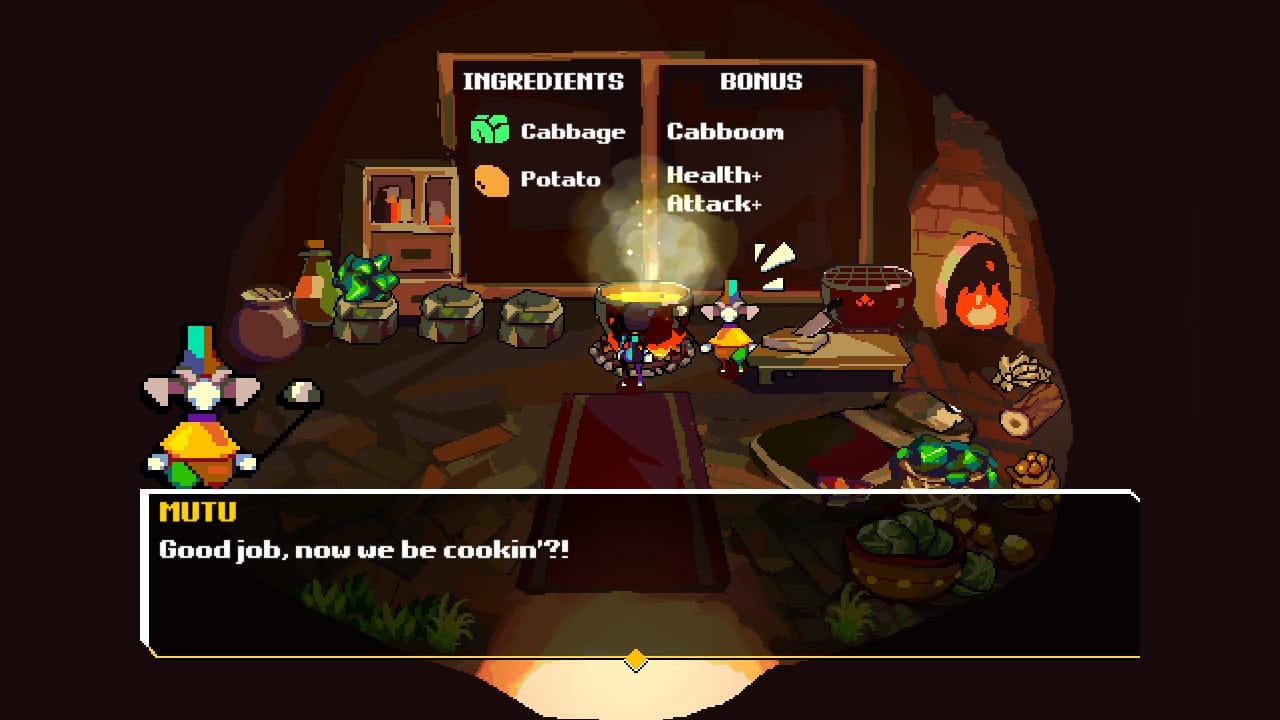The image size is (1280, 720).
Task: Click the small chef character near the cauldron
Action: pyautogui.click(x=730, y=330)
